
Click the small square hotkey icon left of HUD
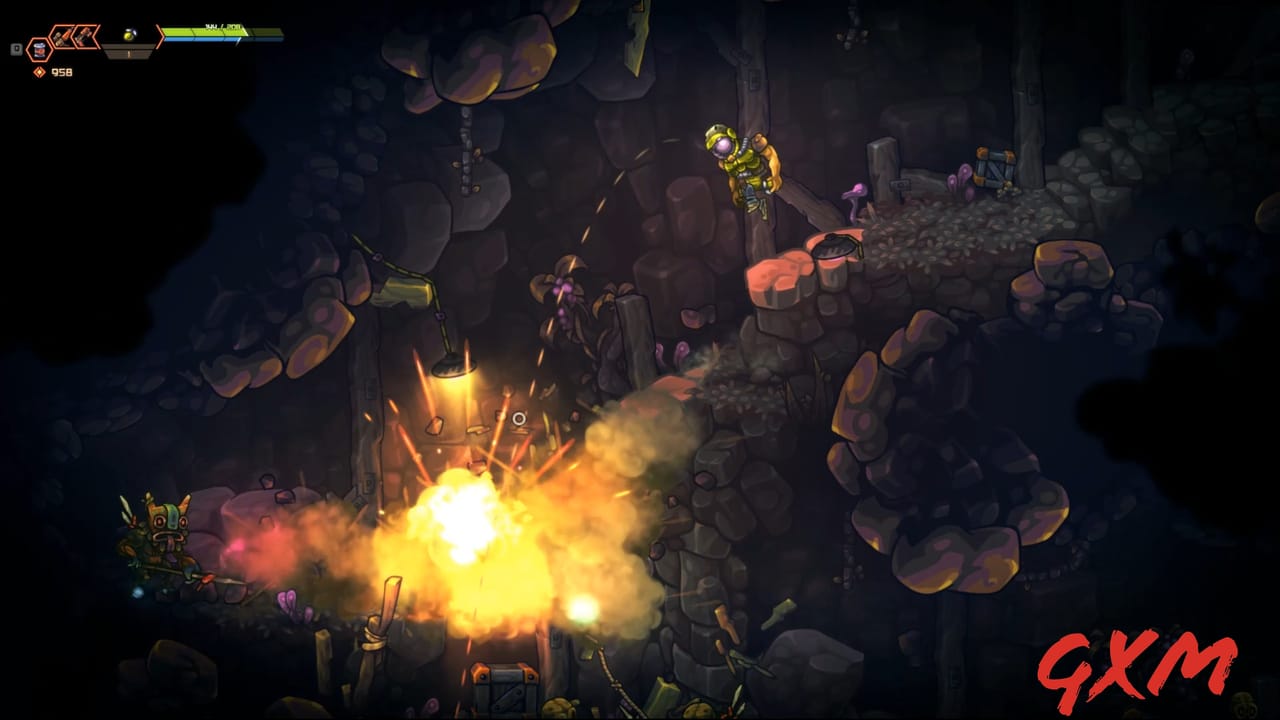tap(15, 48)
